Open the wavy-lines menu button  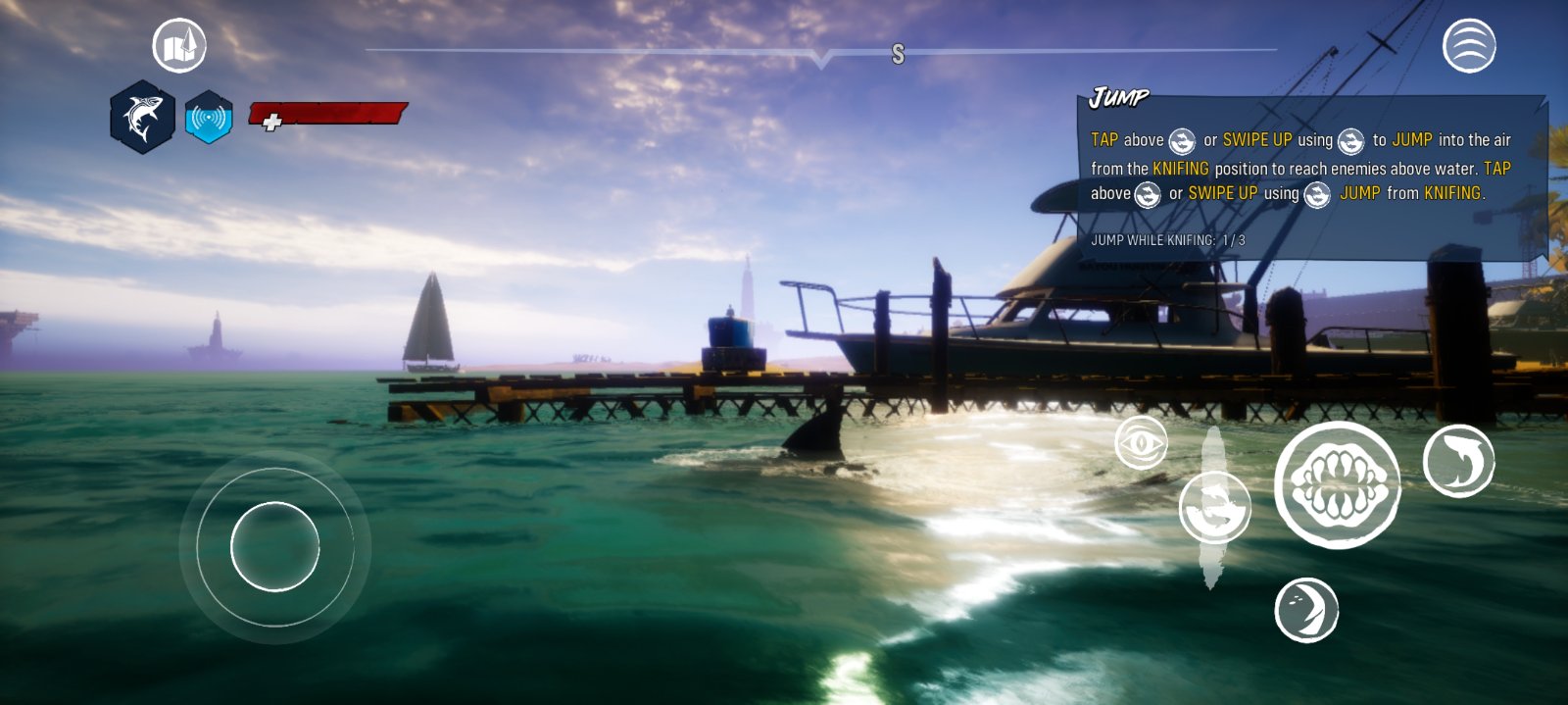coord(1469,45)
